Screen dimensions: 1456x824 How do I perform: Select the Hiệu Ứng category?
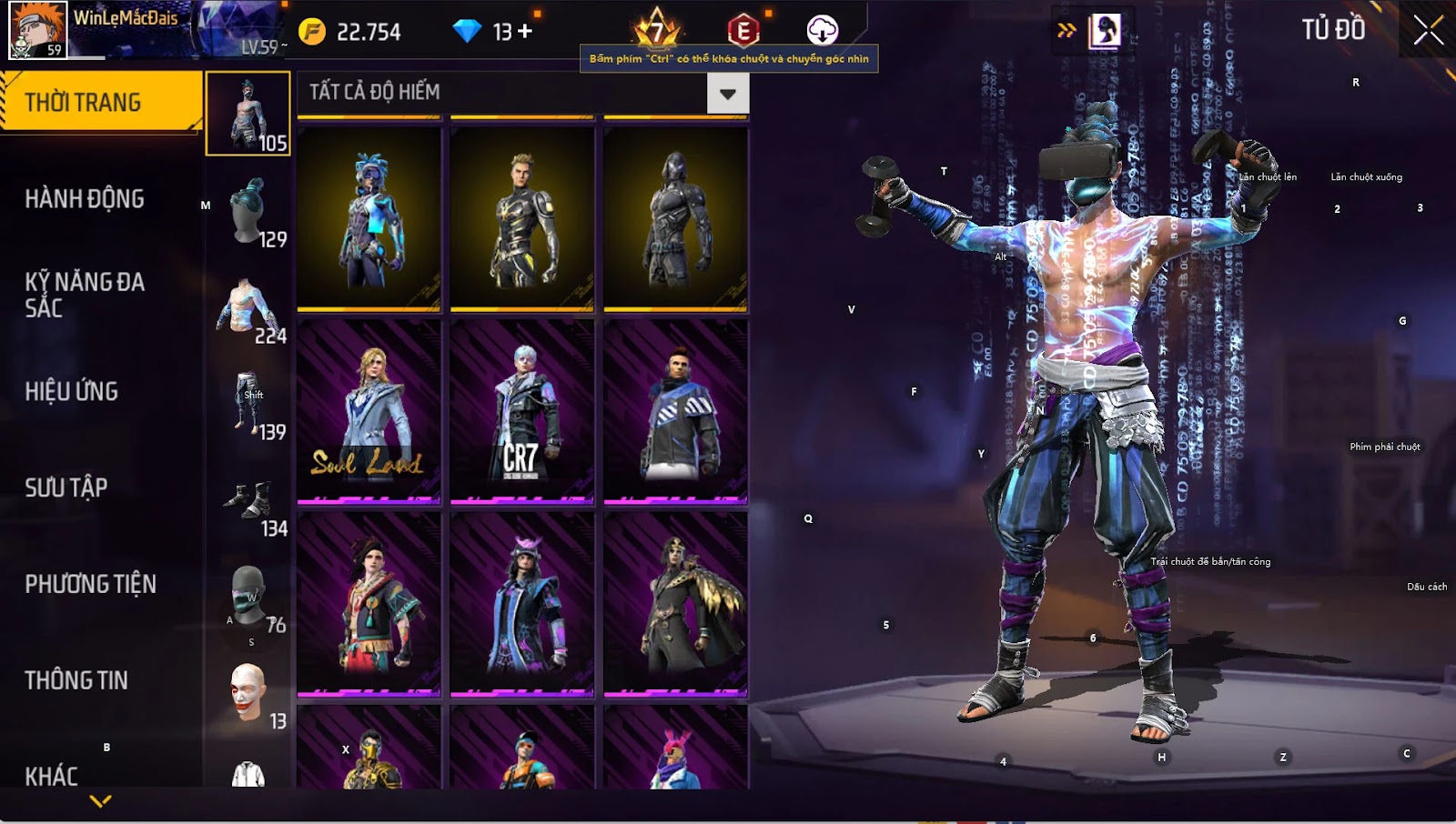tap(72, 391)
